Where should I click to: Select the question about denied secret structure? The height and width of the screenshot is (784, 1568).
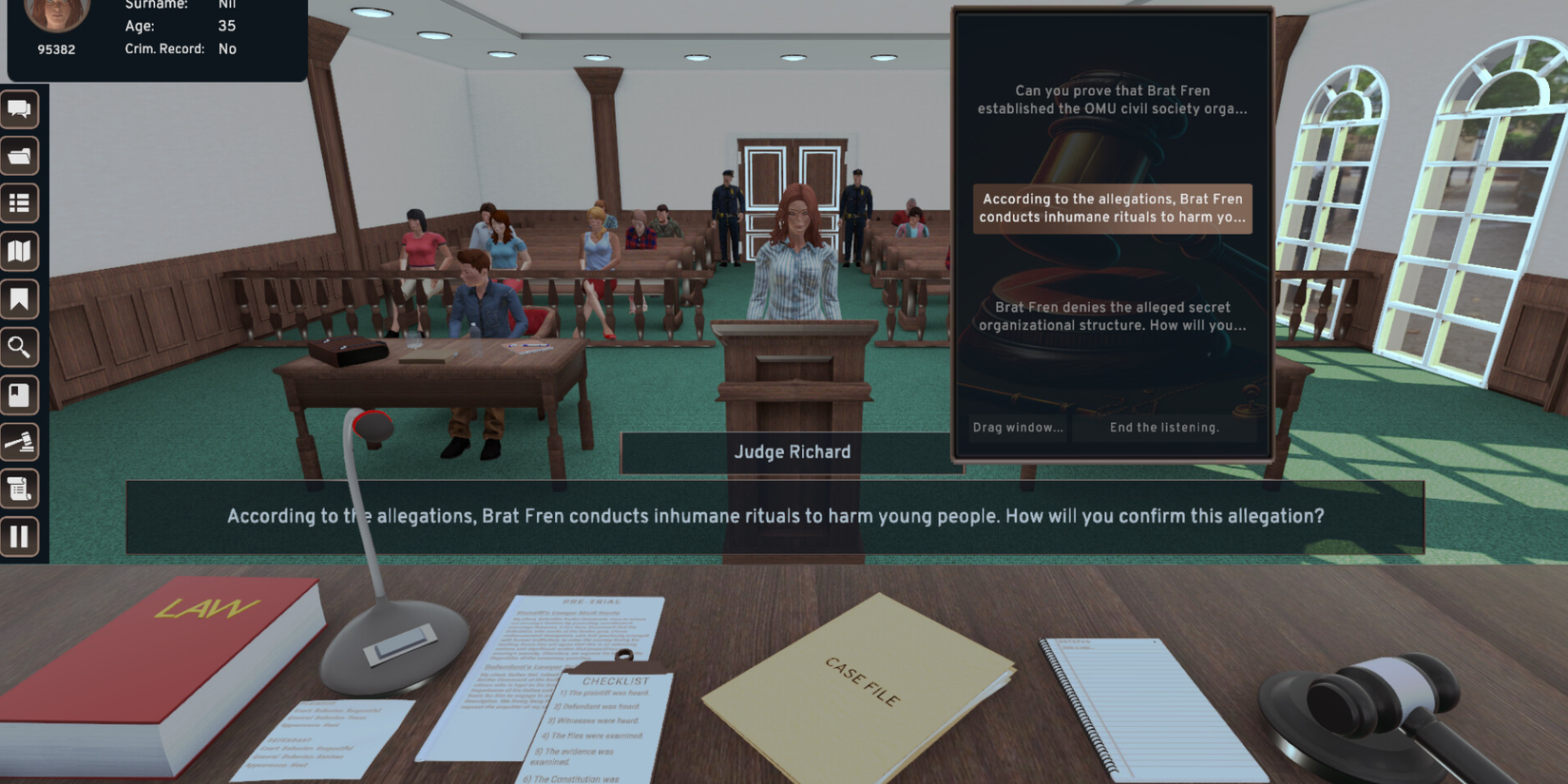[x=1112, y=316]
